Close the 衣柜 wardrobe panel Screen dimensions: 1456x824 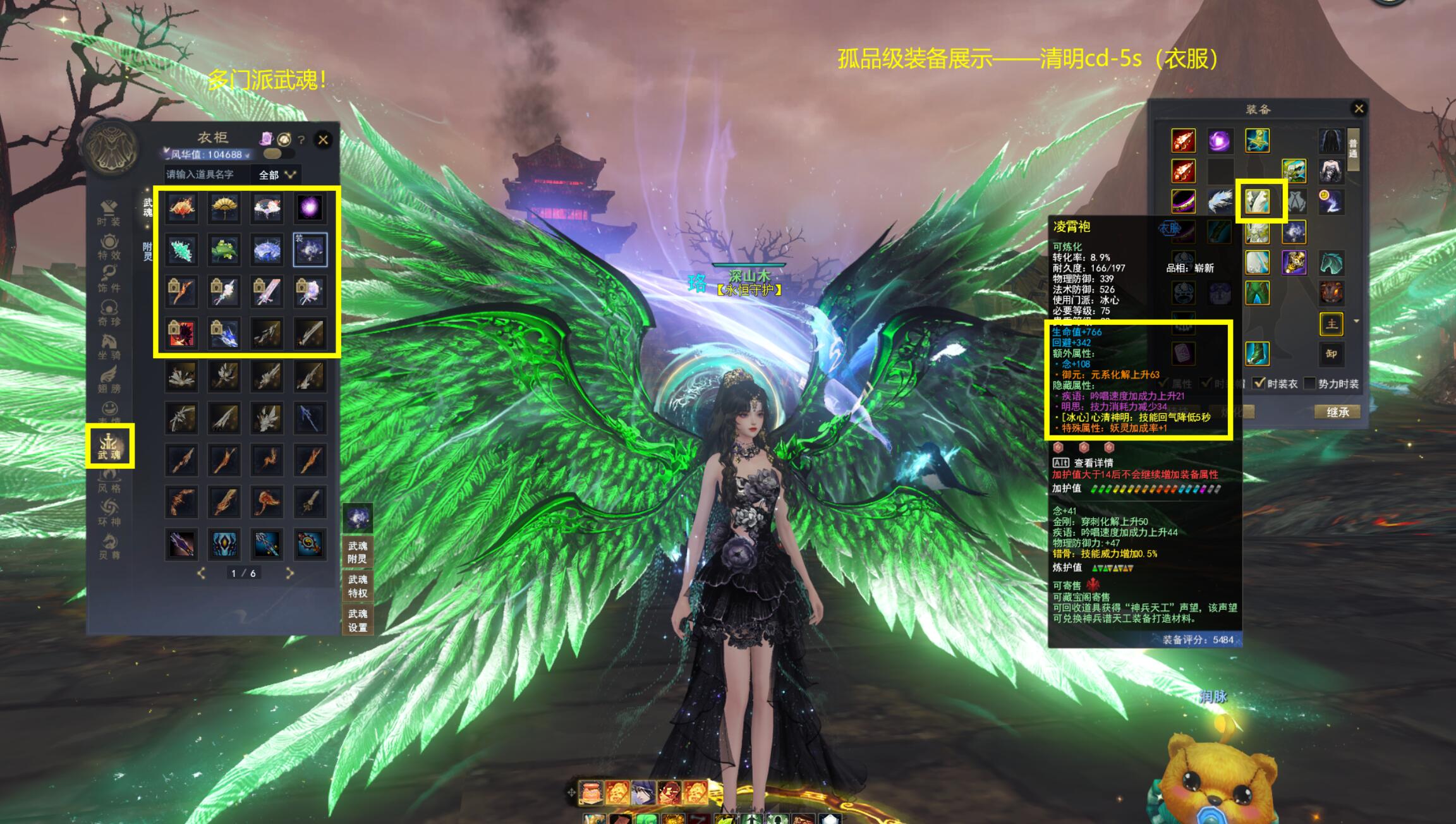pyautogui.click(x=323, y=140)
